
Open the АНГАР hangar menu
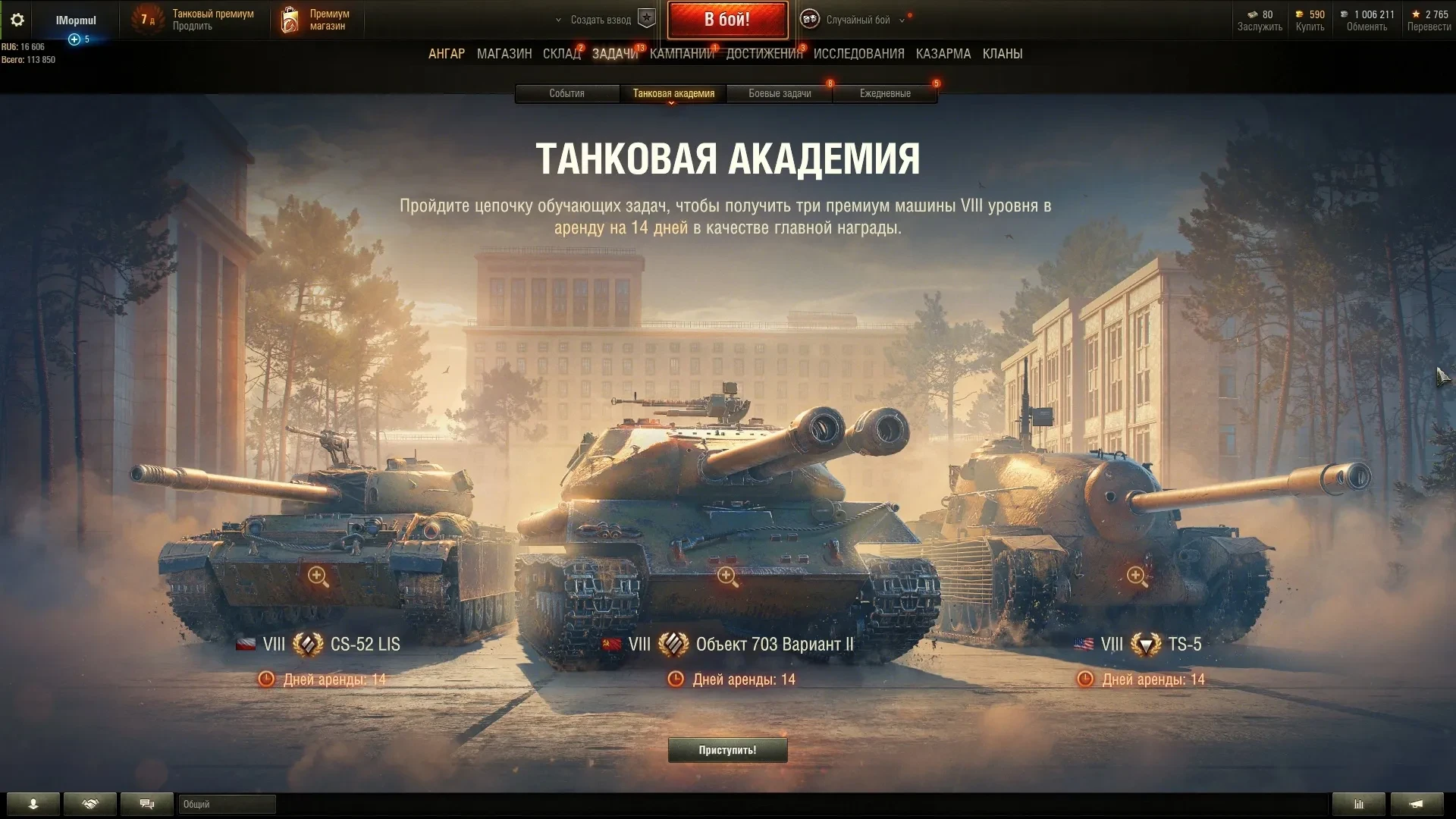[447, 54]
